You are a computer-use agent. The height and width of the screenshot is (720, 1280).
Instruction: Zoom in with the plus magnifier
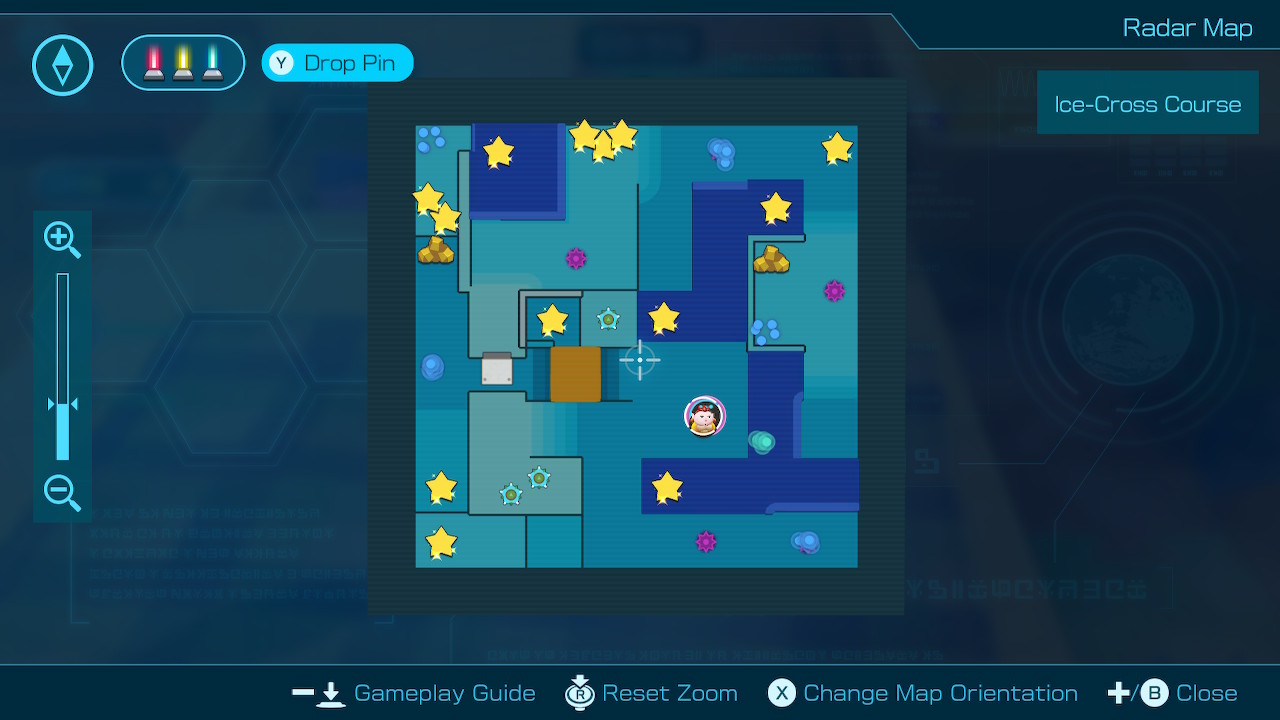coord(62,239)
